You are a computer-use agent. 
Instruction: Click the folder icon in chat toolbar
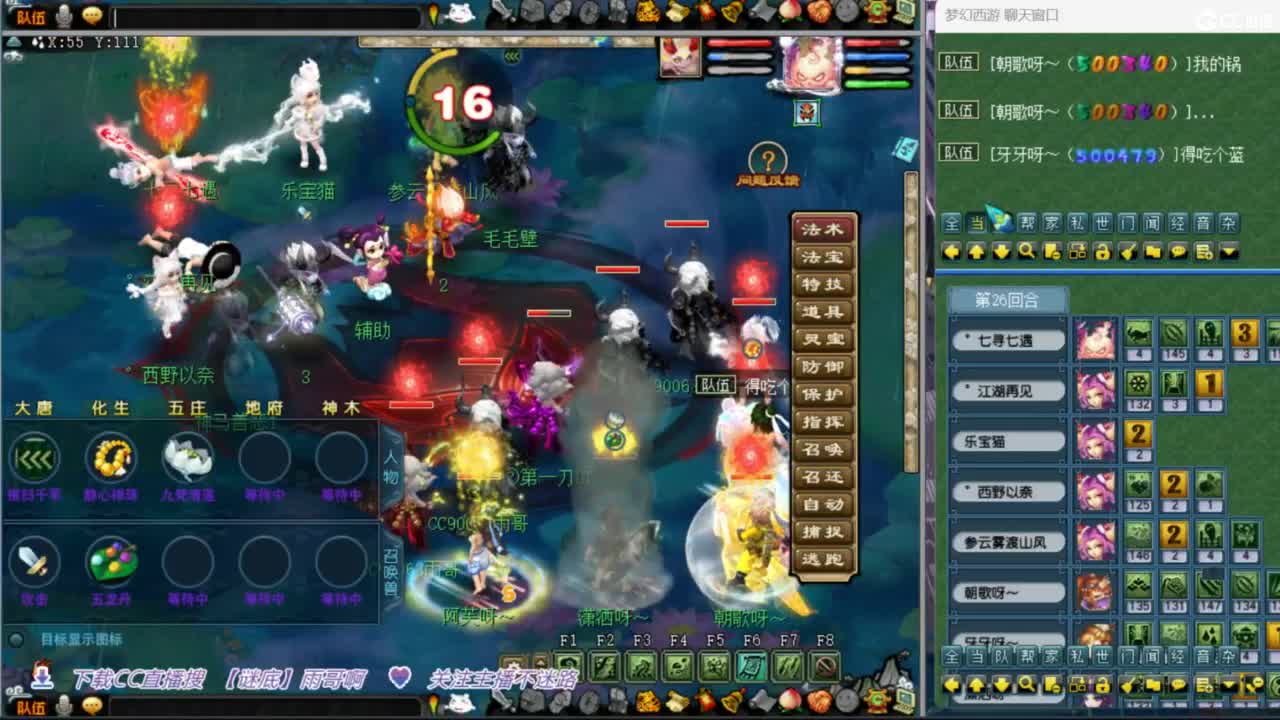[x=1152, y=252]
